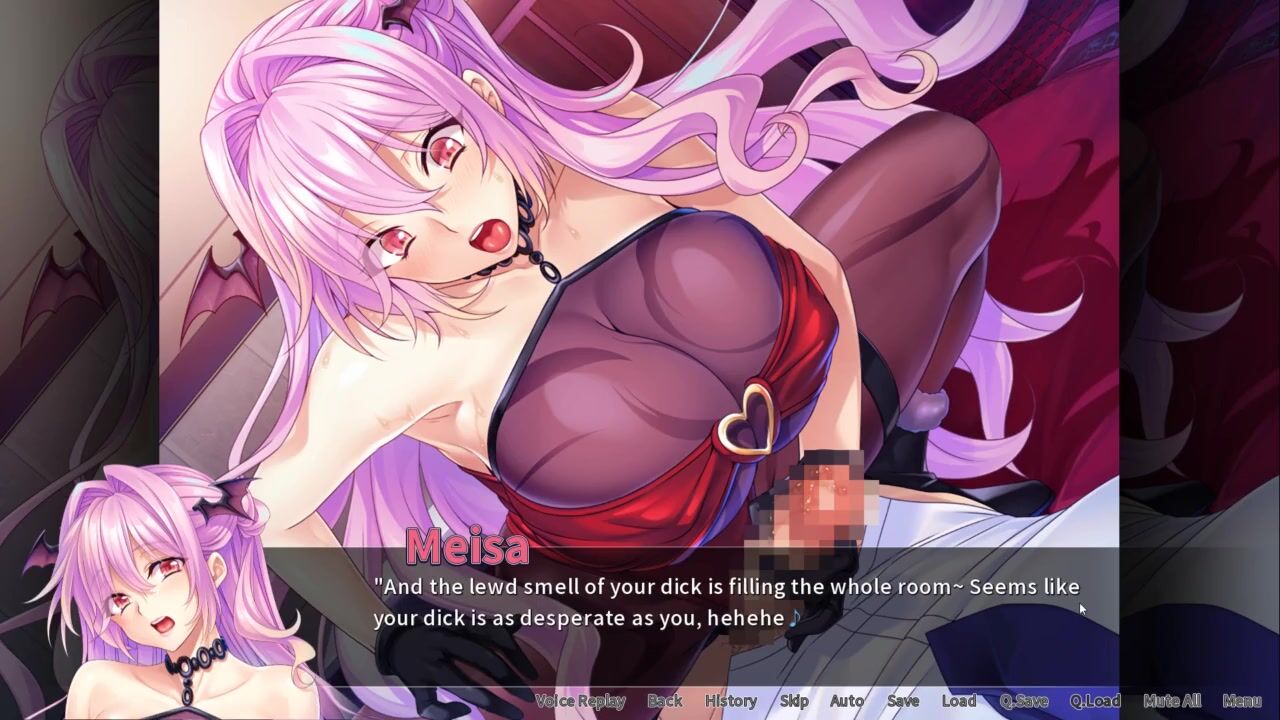1280x720 pixels.
Task: Activate Skip mode
Action: 794,701
